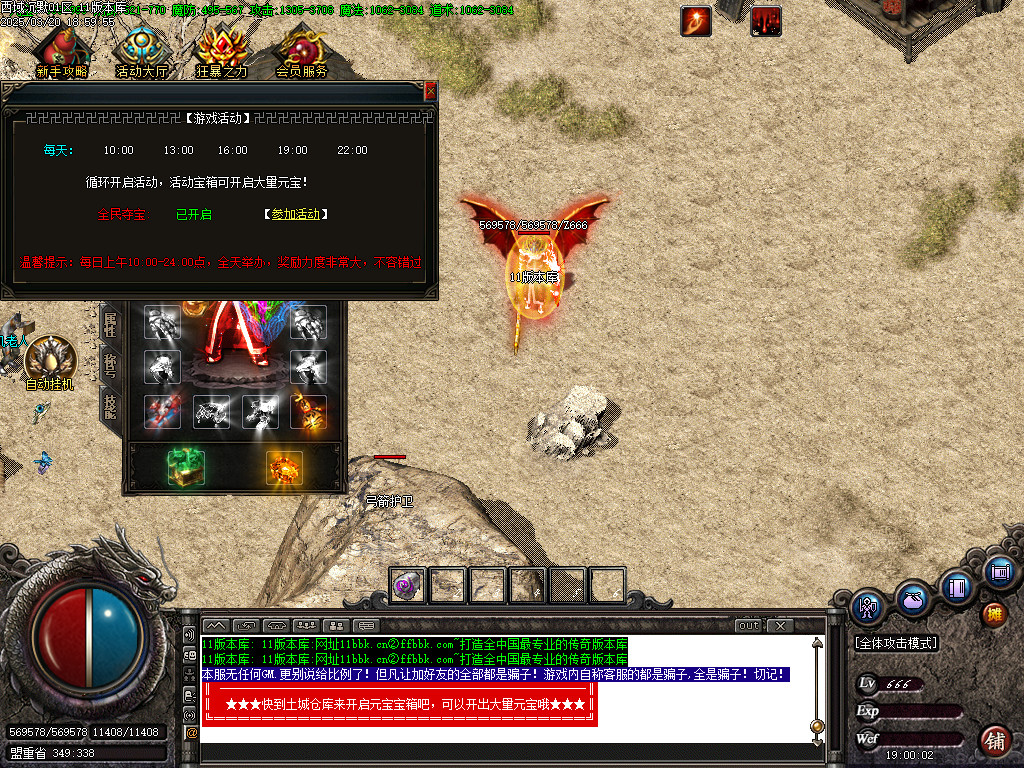
Task: Close the 游戏活动 event window
Action: coord(431,91)
